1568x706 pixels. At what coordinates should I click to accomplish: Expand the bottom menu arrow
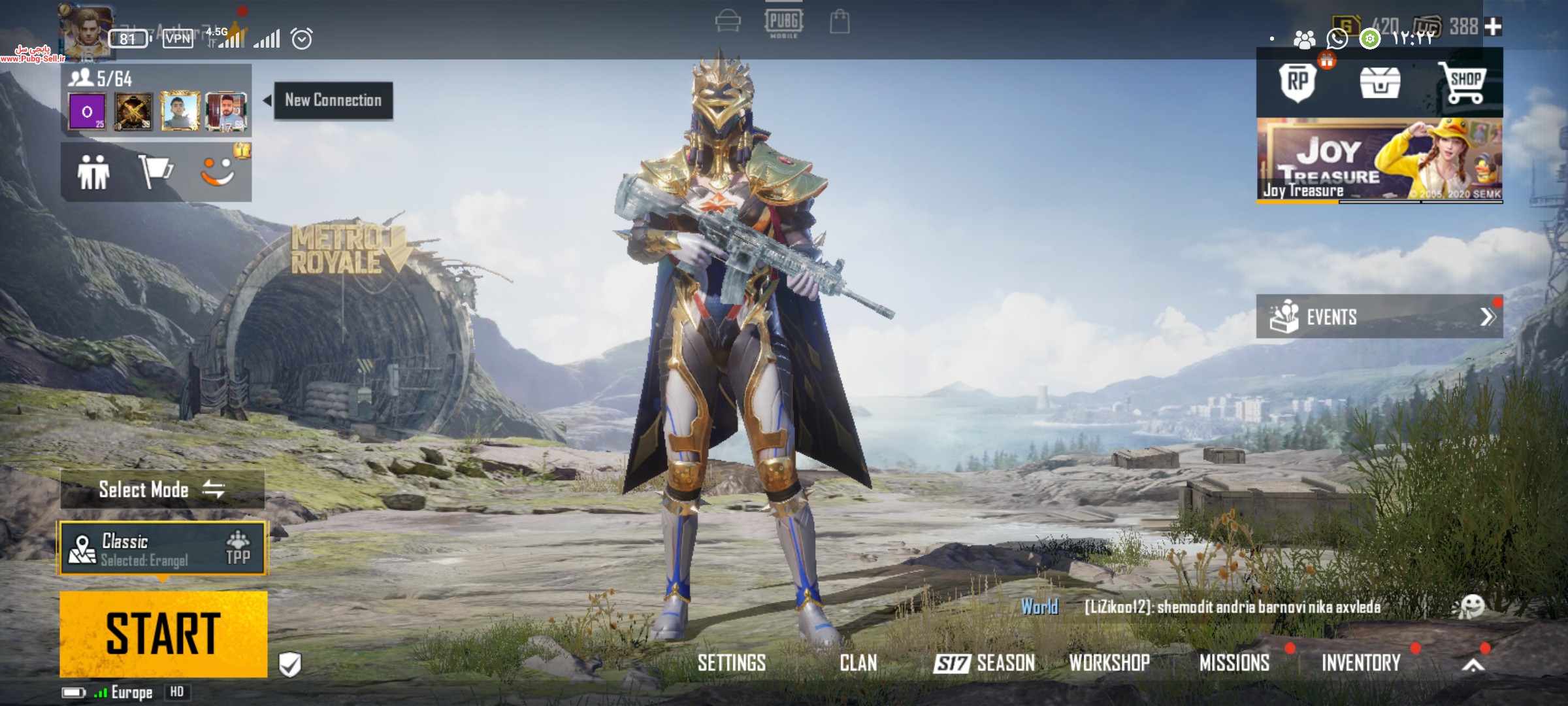point(1473,665)
